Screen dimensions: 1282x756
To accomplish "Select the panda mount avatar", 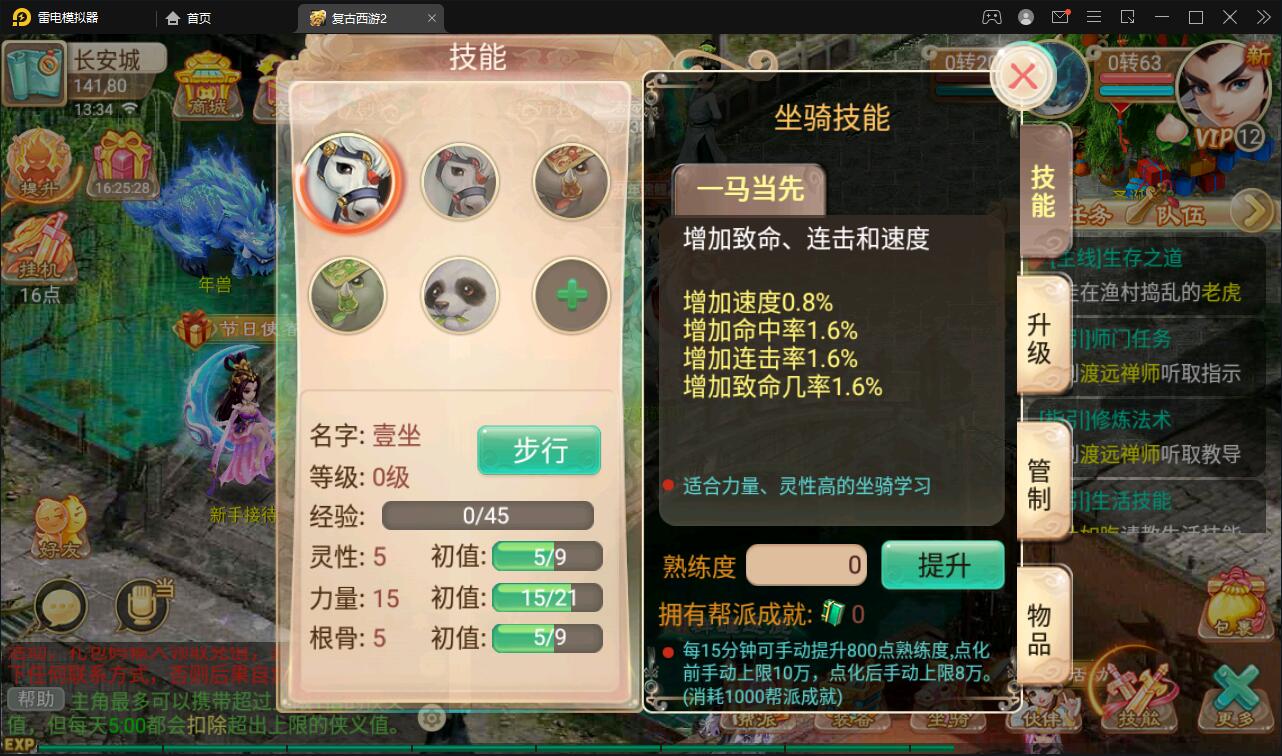I will pyautogui.click(x=459, y=294).
